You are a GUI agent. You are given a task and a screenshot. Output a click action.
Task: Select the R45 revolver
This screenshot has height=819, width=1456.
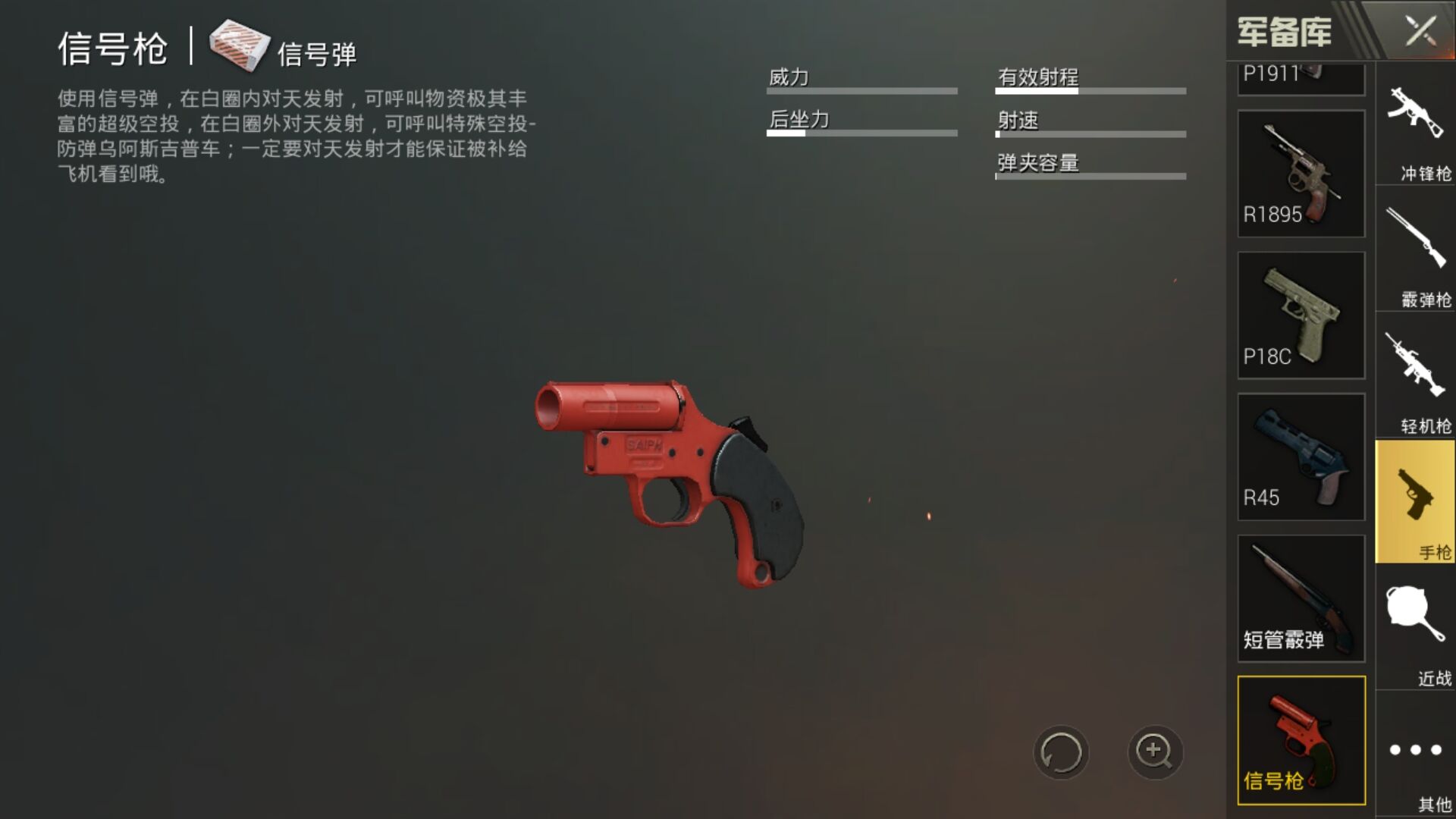[x=1301, y=457]
